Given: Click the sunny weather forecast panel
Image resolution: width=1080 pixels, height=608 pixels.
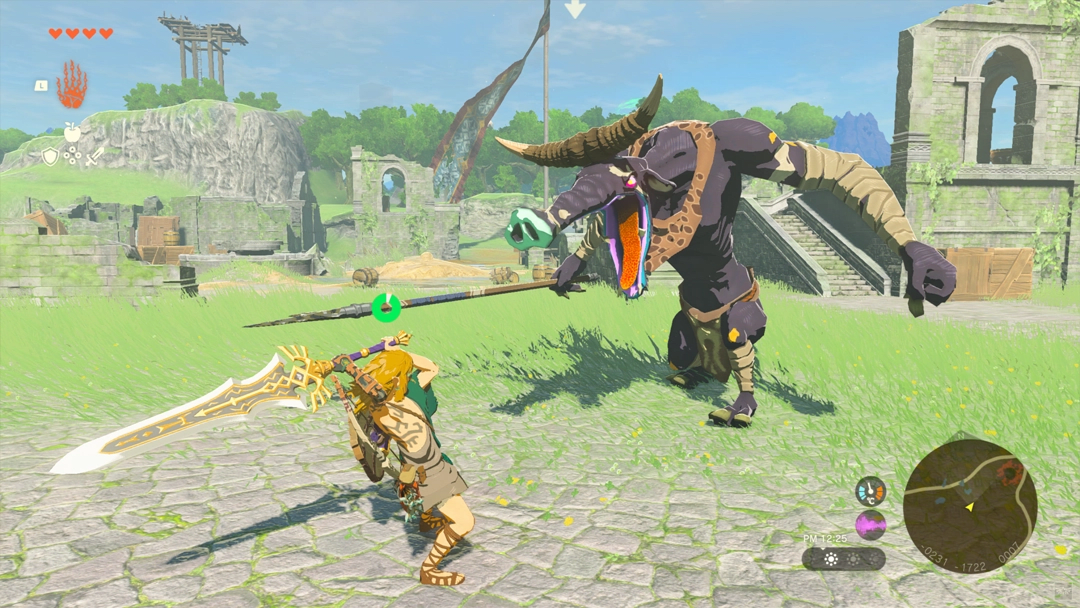Looking at the screenshot, I should (x=843, y=559).
